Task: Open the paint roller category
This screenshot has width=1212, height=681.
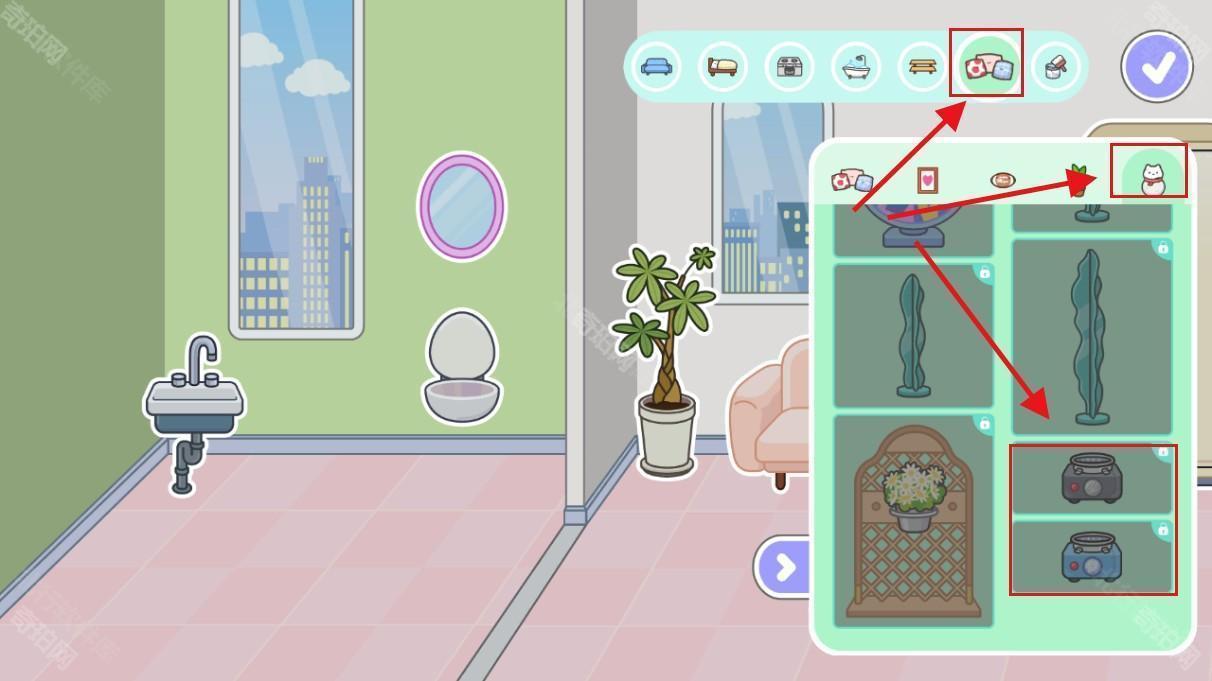Action: click(x=1055, y=67)
